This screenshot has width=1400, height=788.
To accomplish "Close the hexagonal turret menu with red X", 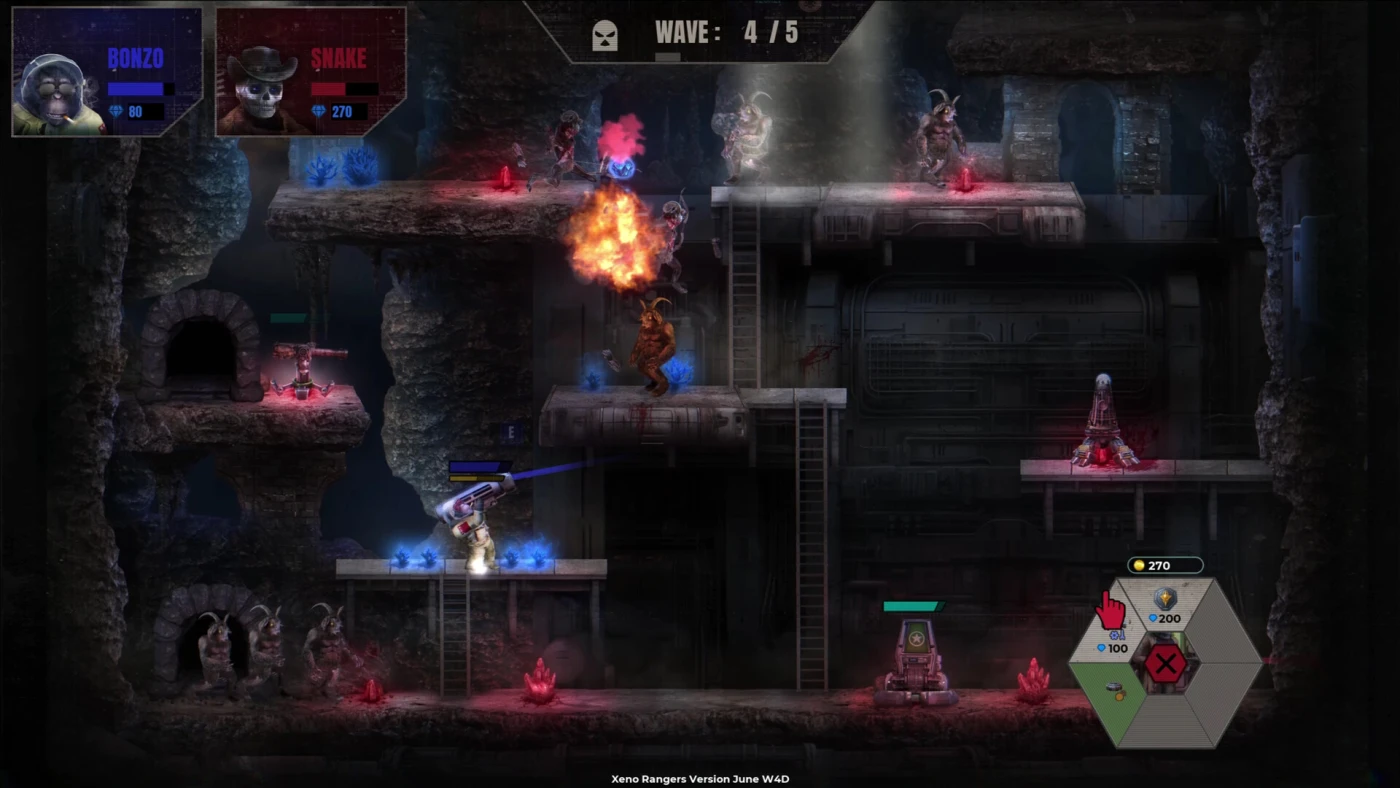I will (1165, 663).
